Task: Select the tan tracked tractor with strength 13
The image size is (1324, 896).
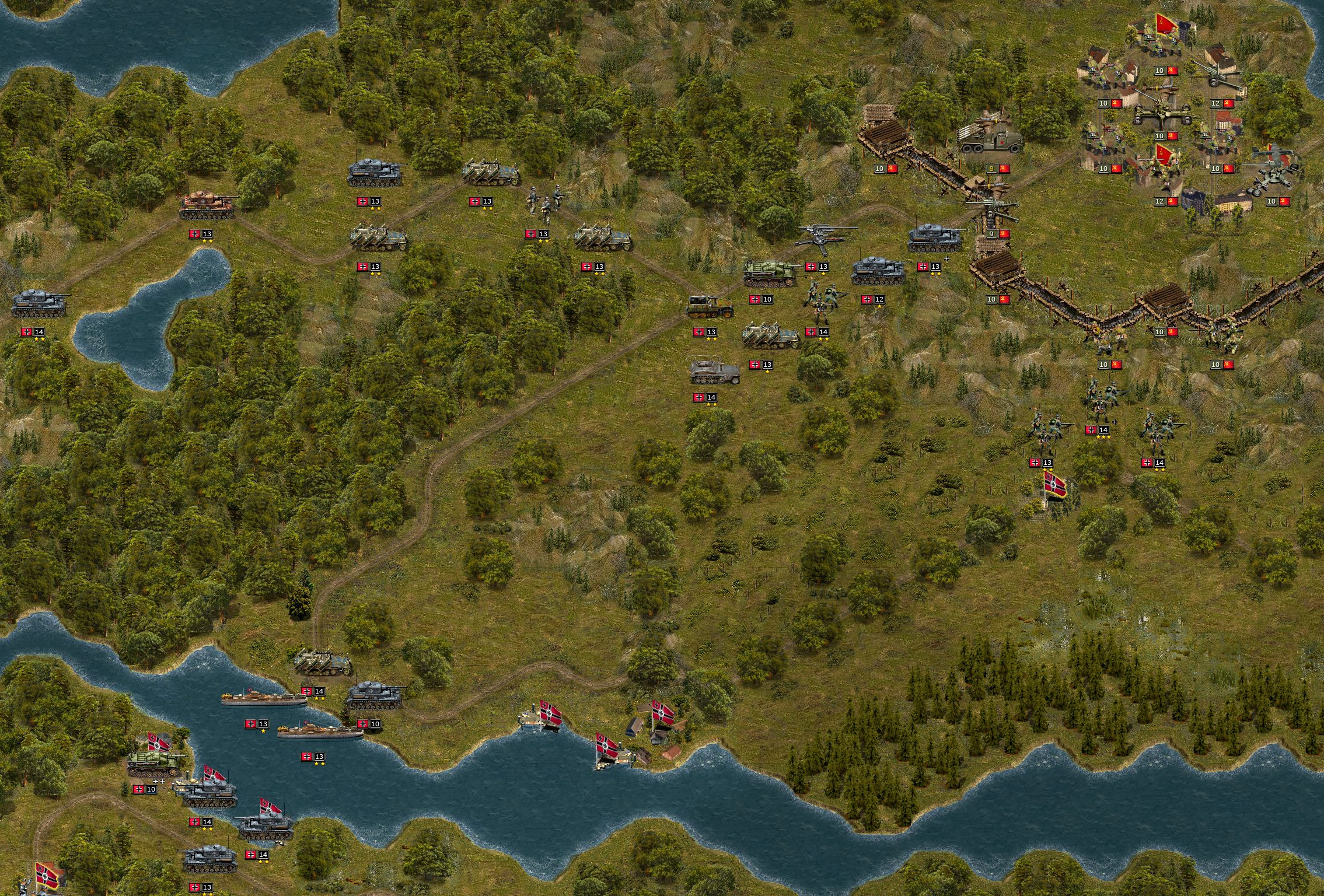Action: (709, 306)
